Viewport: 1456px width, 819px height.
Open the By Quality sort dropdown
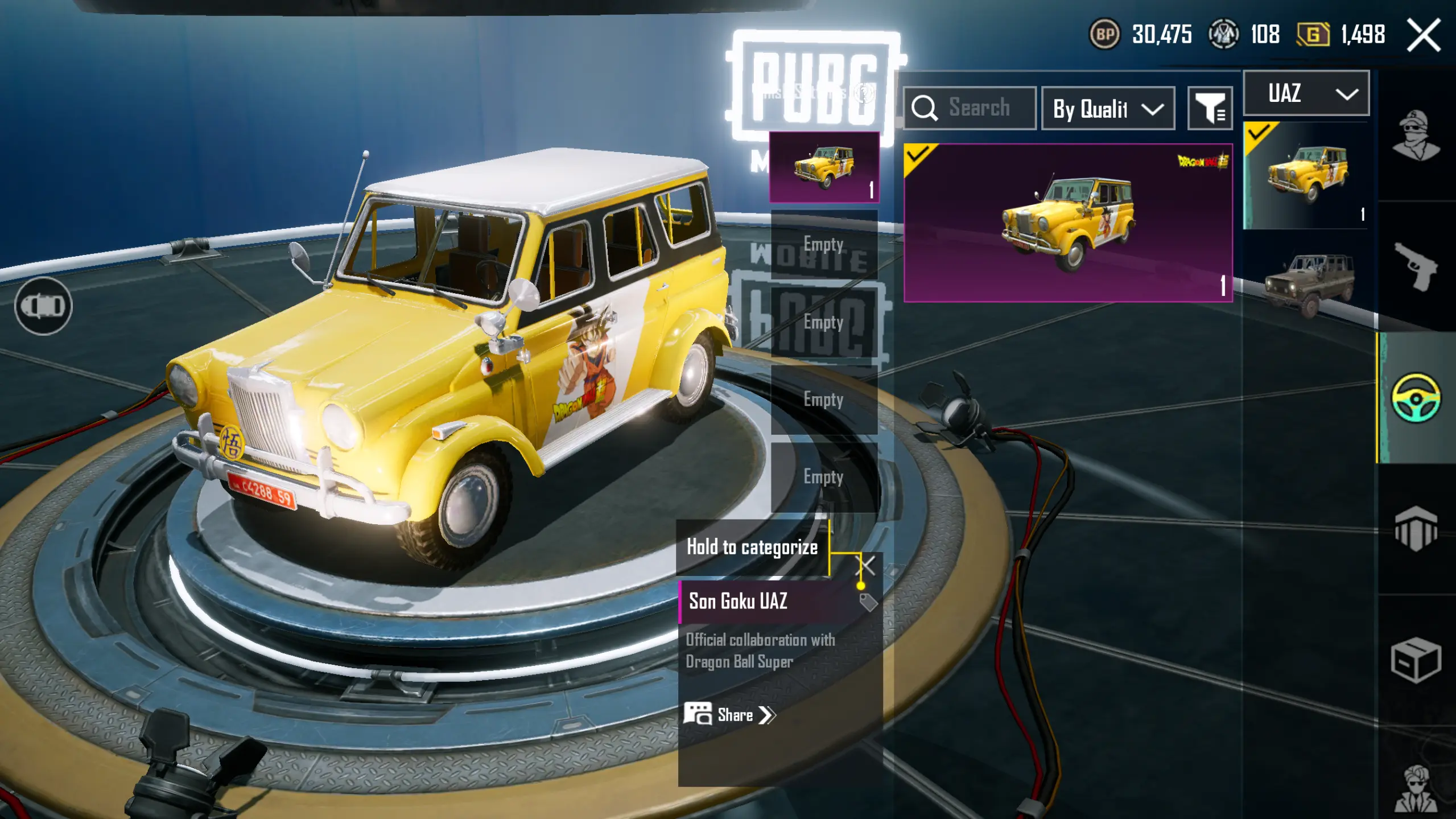1107,108
